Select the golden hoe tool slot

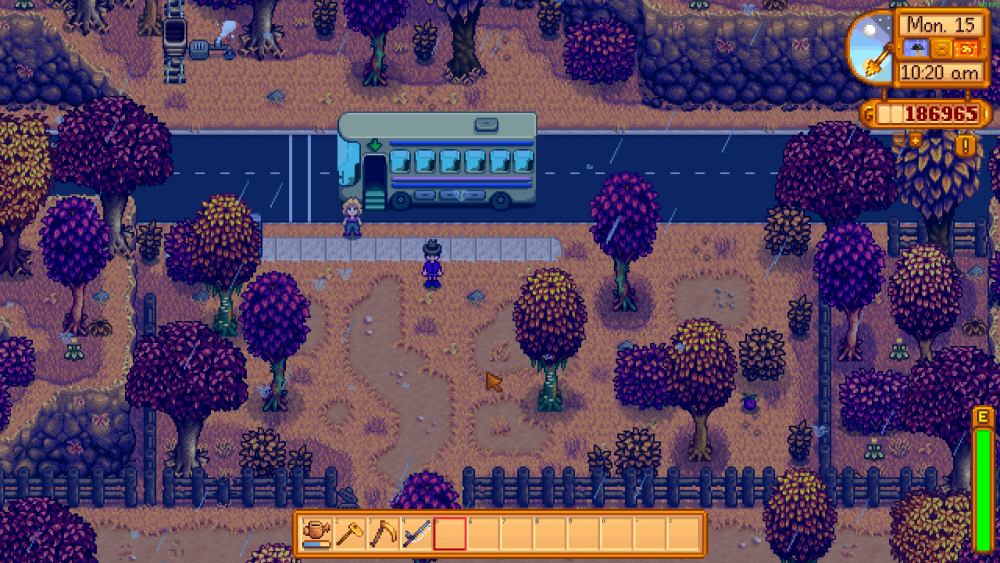(x=351, y=533)
